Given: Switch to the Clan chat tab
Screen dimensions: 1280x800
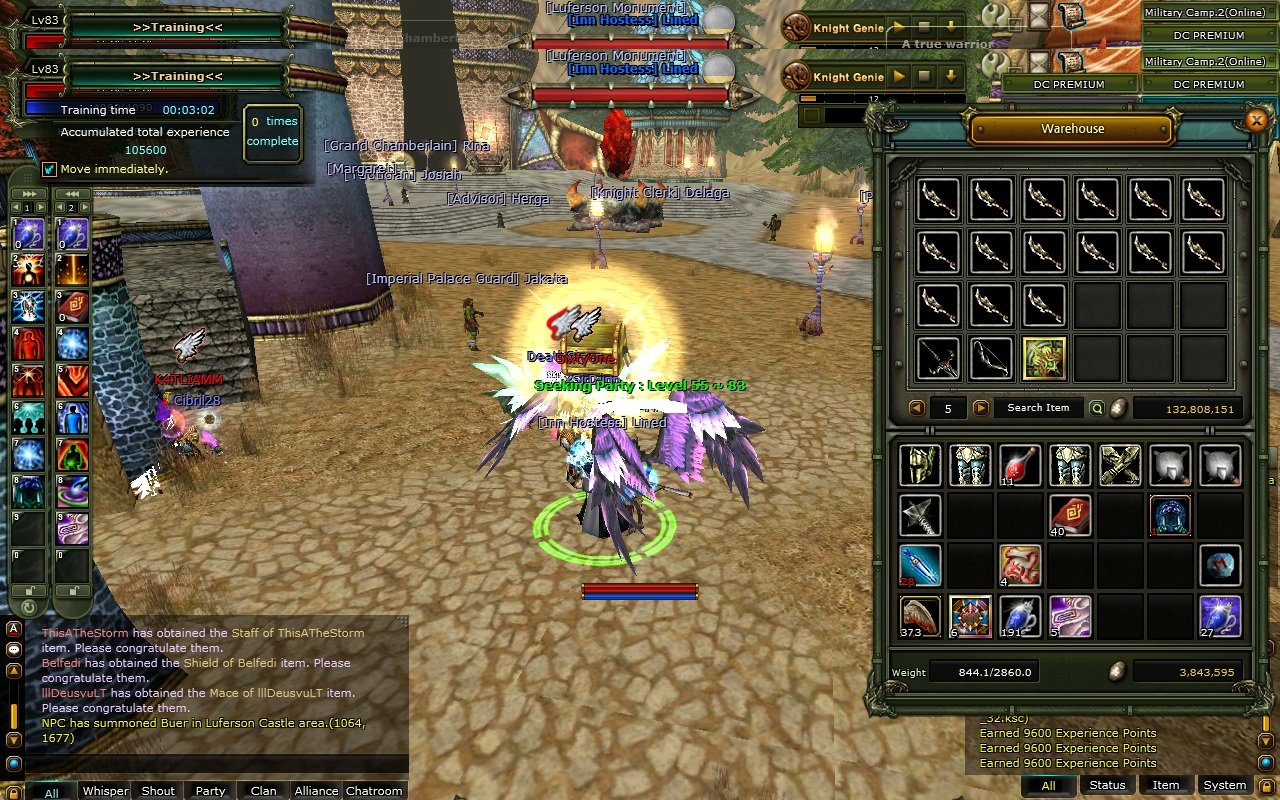Looking at the screenshot, I should [x=264, y=791].
